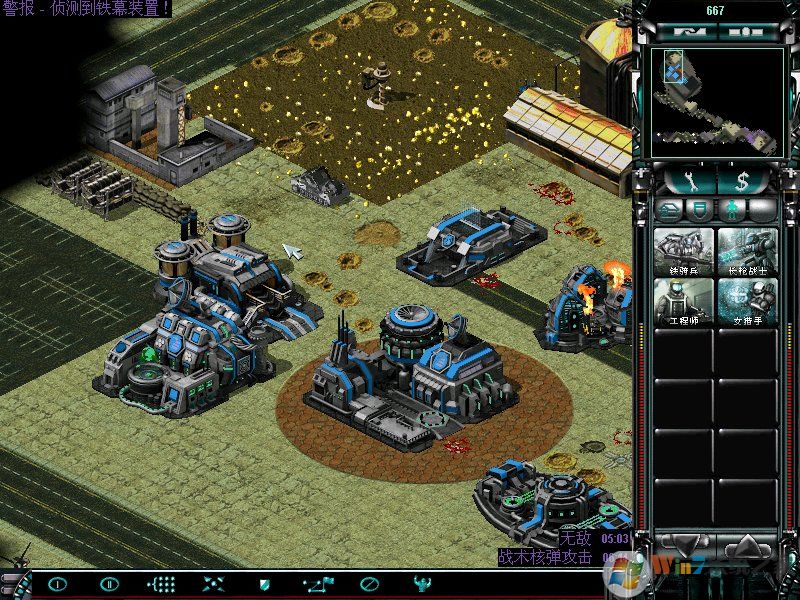This screenshot has height=600, width=800.
Task: Activate the crossed-circle stop command
Action: [370, 584]
